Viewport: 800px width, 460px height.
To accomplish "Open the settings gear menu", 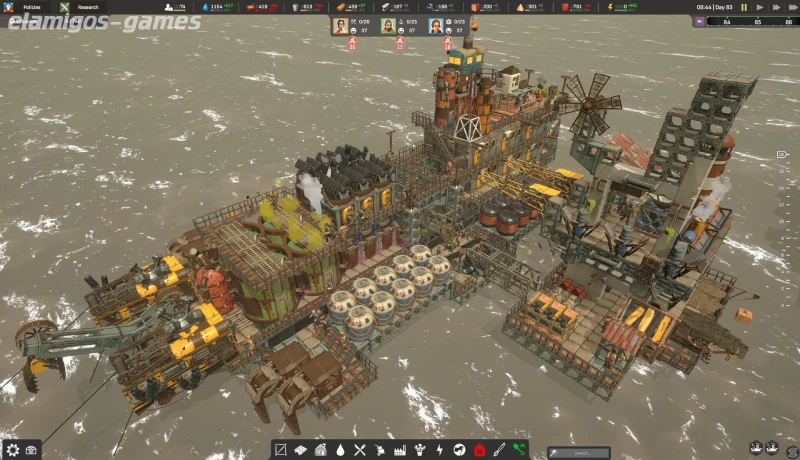I will tap(11, 449).
